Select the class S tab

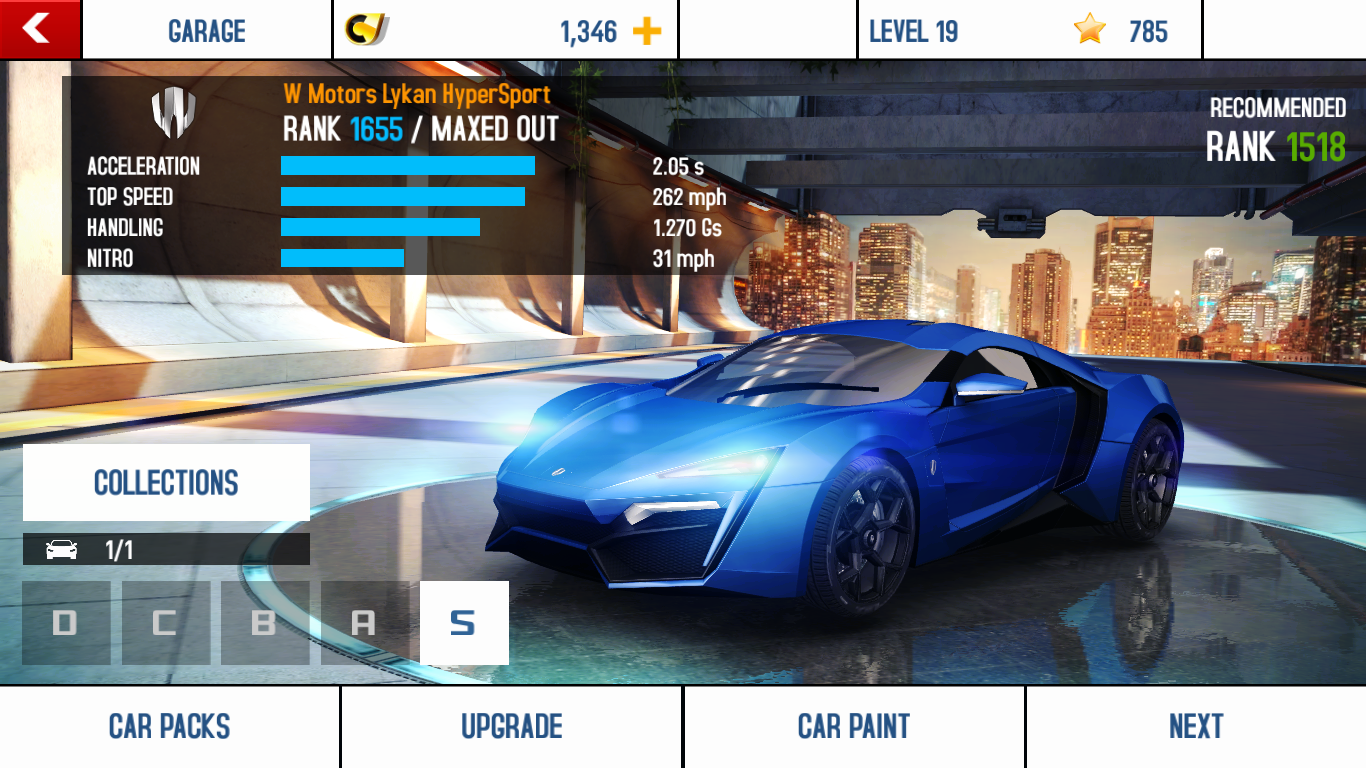[463, 623]
